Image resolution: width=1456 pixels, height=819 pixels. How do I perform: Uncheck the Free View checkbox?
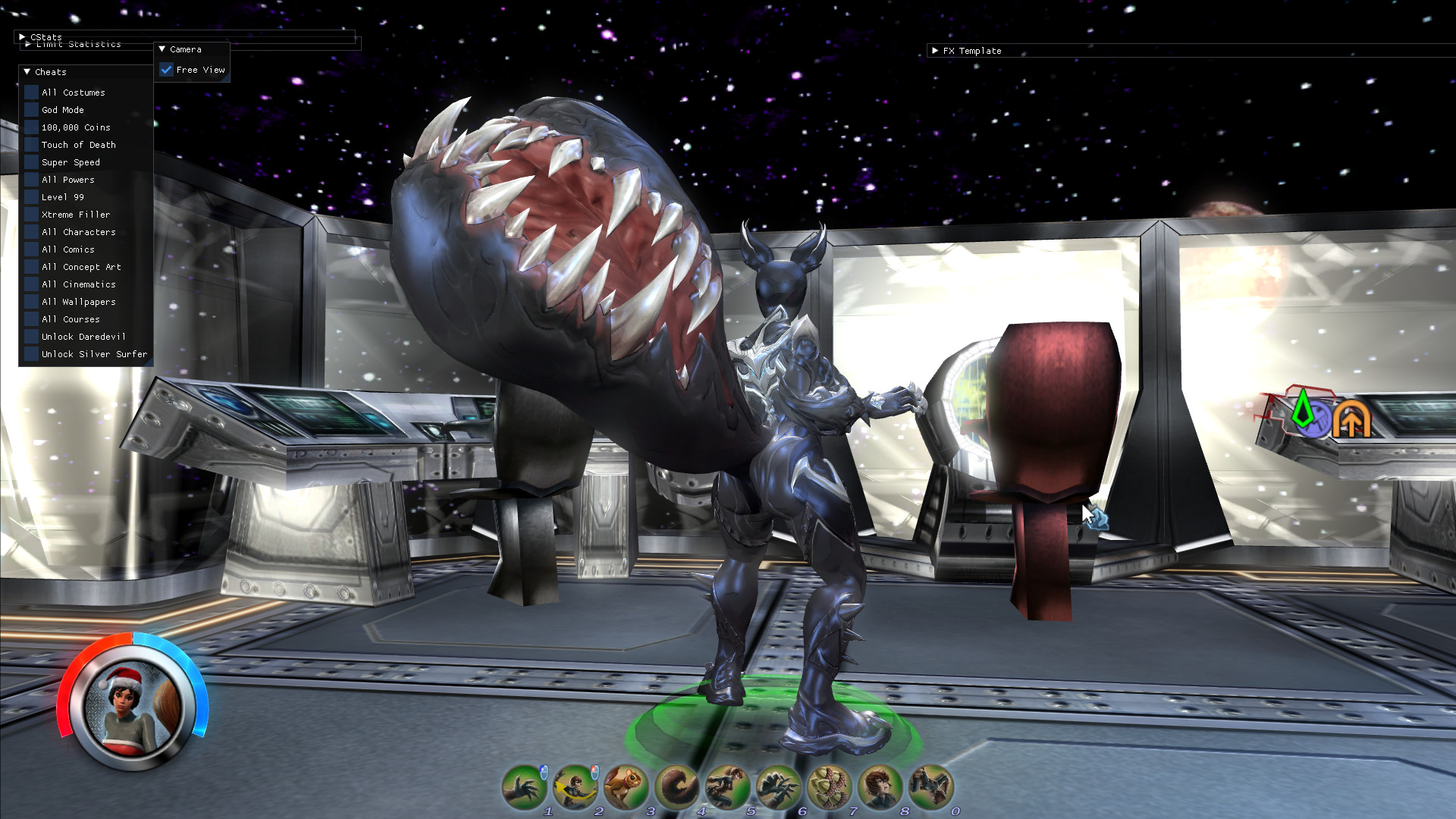pyautogui.click(x=167, y=69)
